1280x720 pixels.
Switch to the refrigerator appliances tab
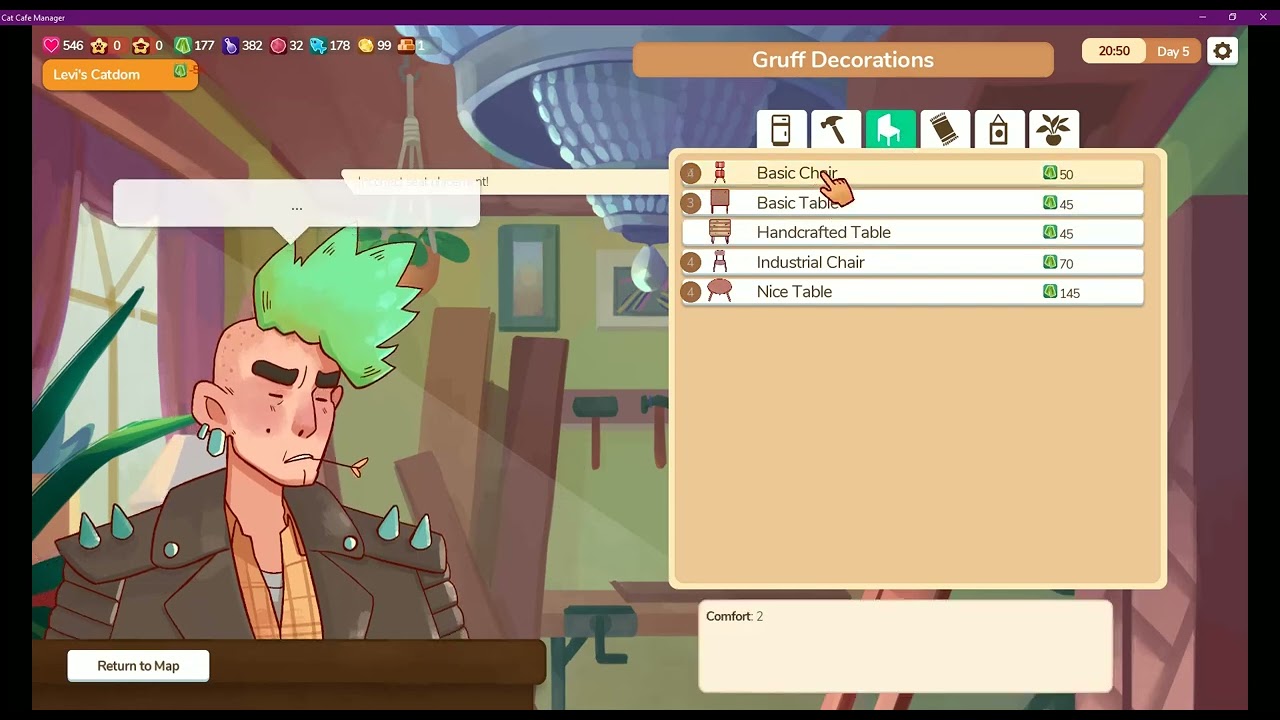click(x=781, y=130)
